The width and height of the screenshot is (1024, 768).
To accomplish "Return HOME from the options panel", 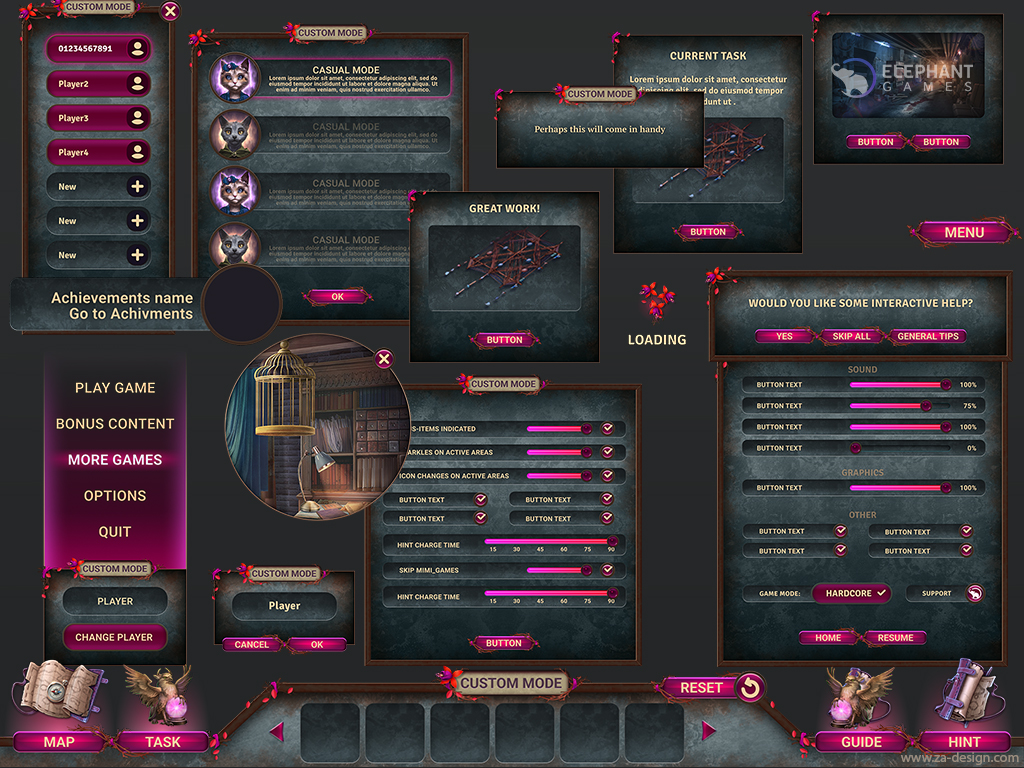I will [828, 637].
